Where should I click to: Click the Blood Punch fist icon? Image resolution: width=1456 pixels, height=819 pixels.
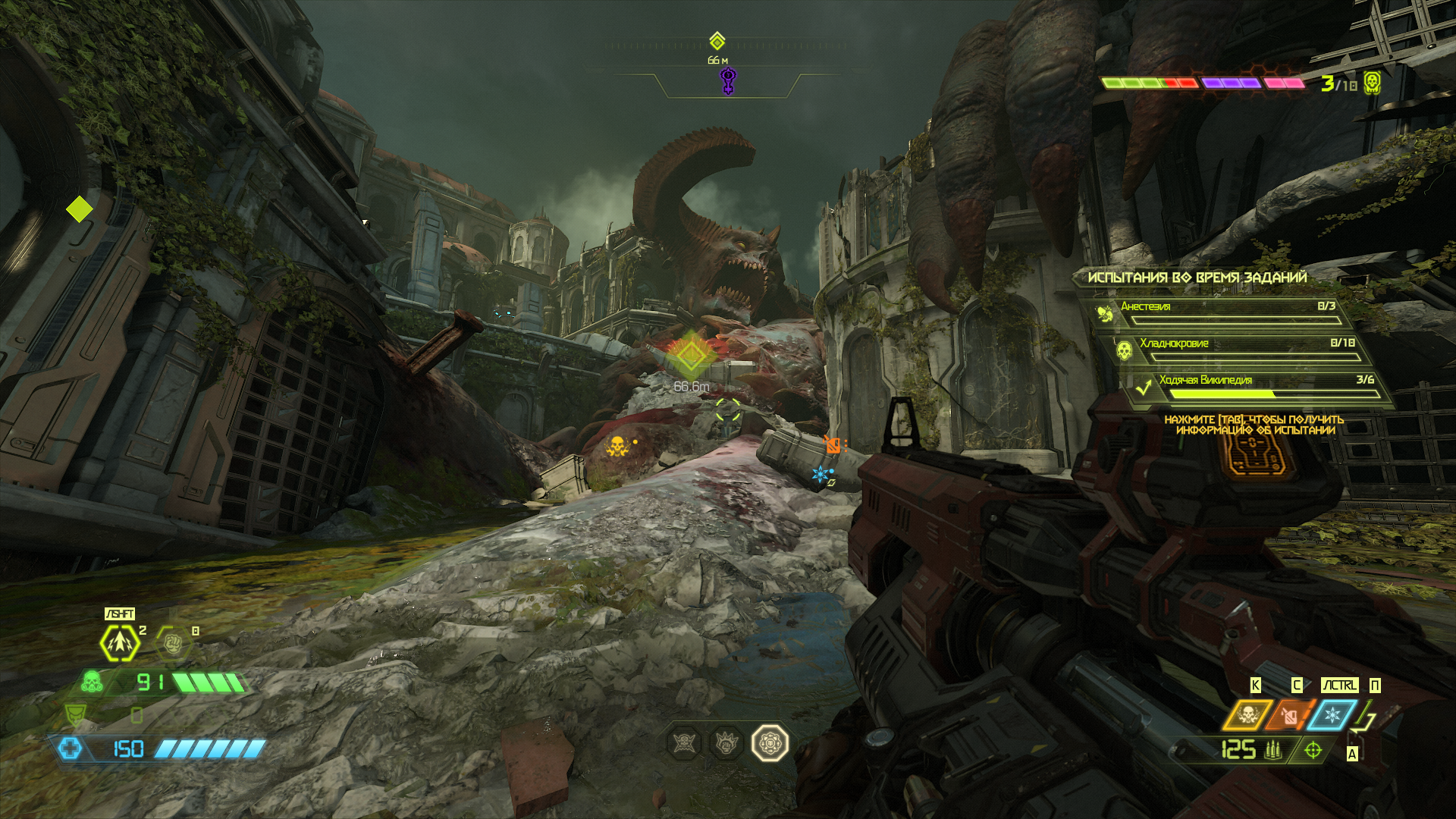tap(172, 644)
